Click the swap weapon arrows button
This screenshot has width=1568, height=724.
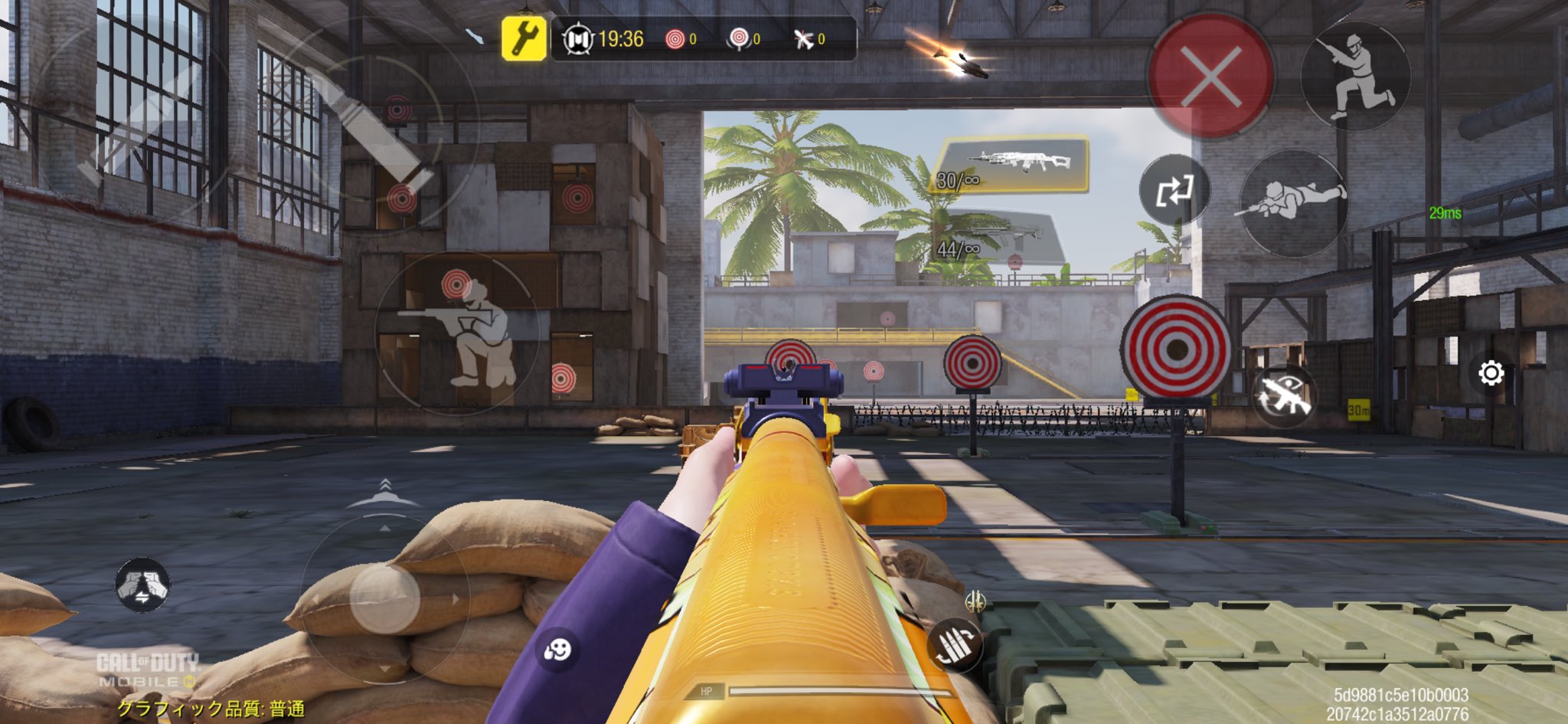pos(1174,190)
